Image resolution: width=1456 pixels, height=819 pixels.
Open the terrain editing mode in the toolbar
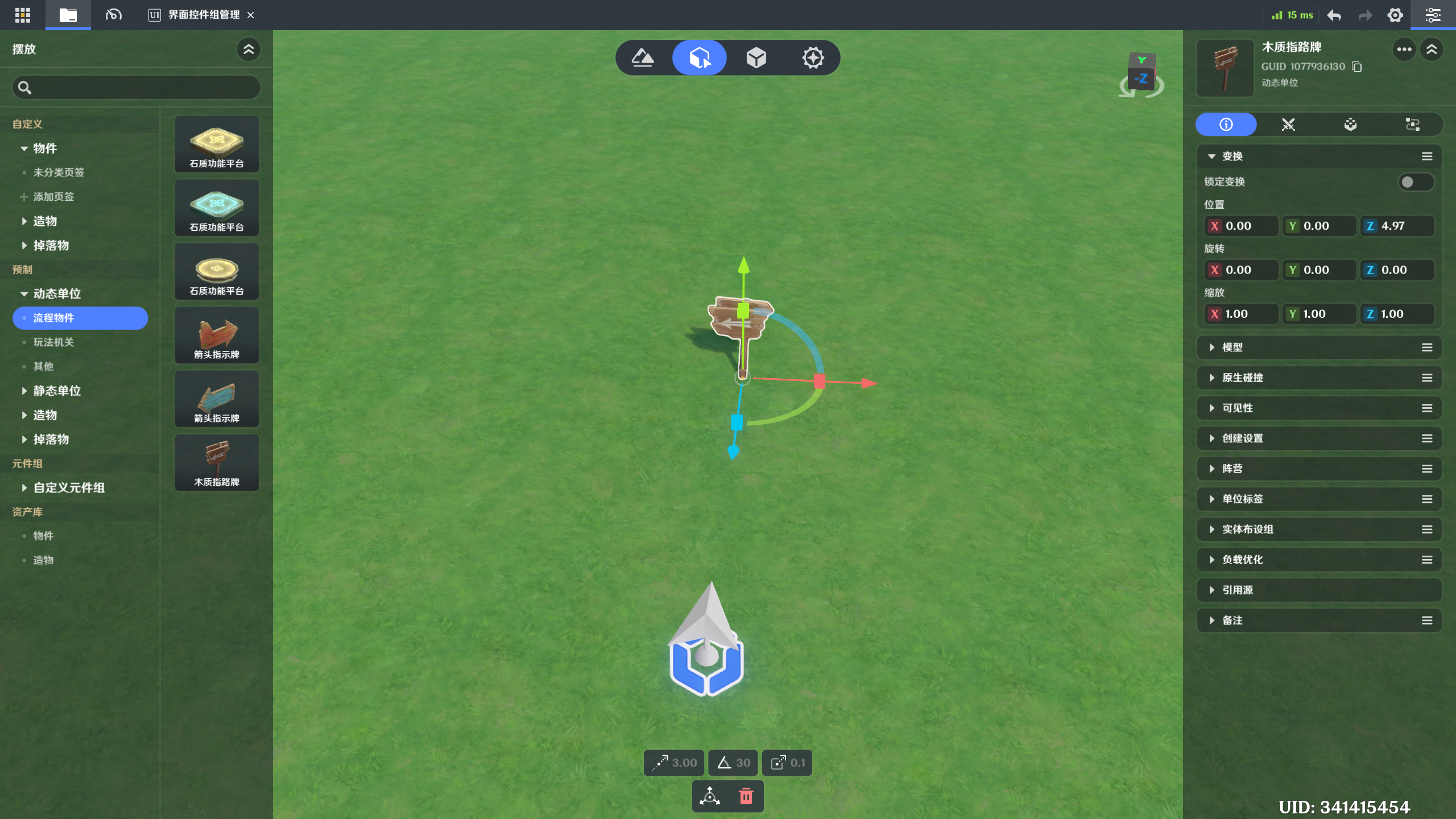(x=643, y=57)
